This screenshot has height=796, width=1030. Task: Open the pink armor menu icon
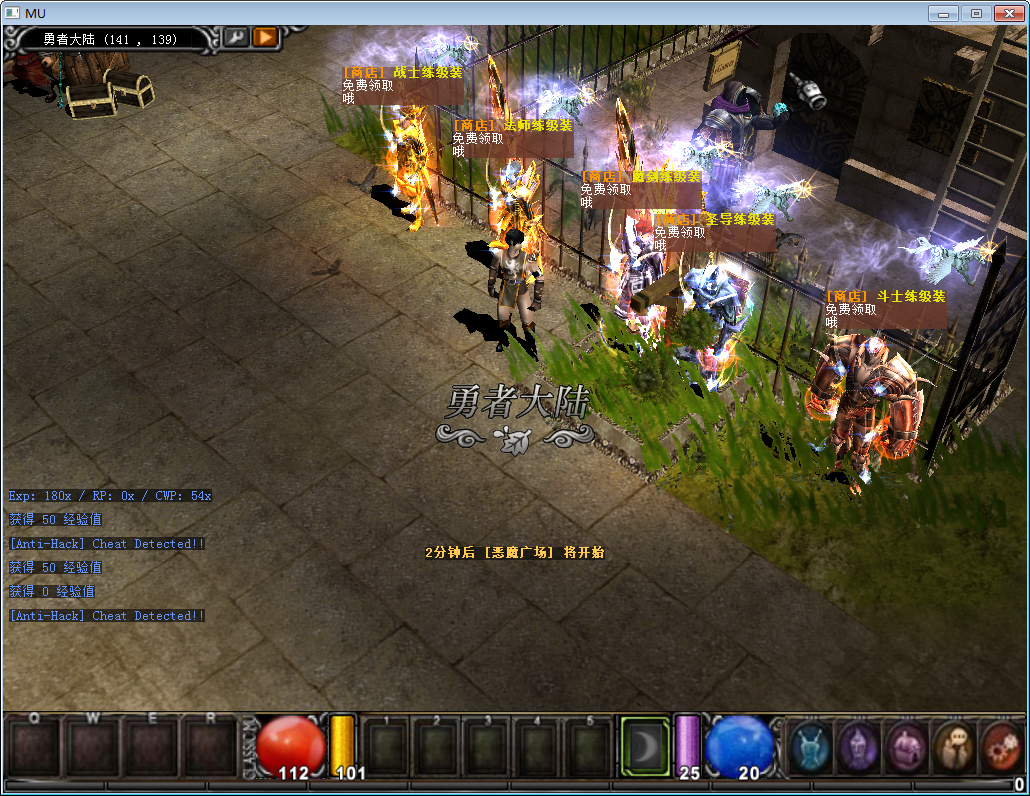(x=905, y=747)
